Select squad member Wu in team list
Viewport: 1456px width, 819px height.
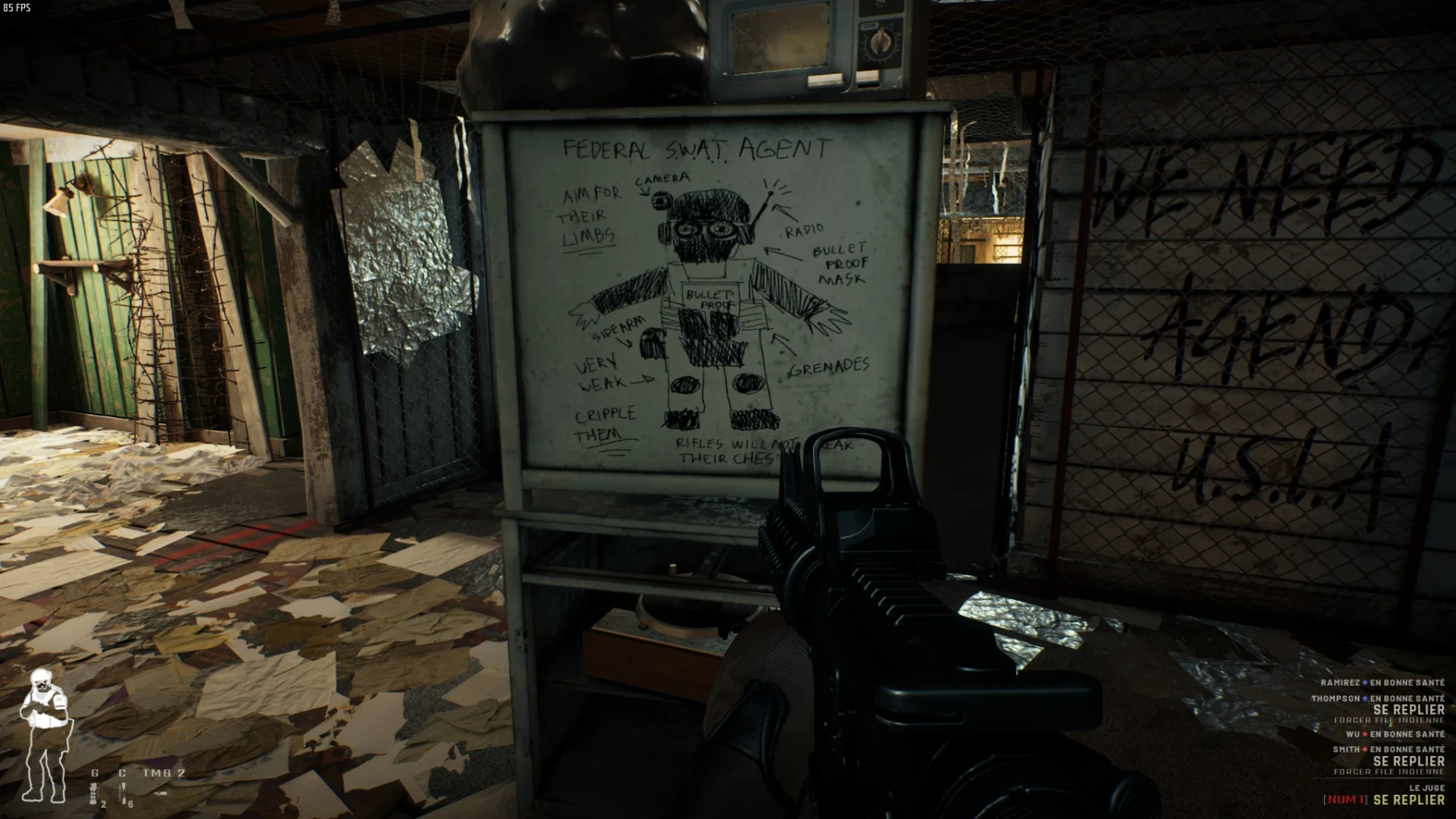pos(1352,734)
